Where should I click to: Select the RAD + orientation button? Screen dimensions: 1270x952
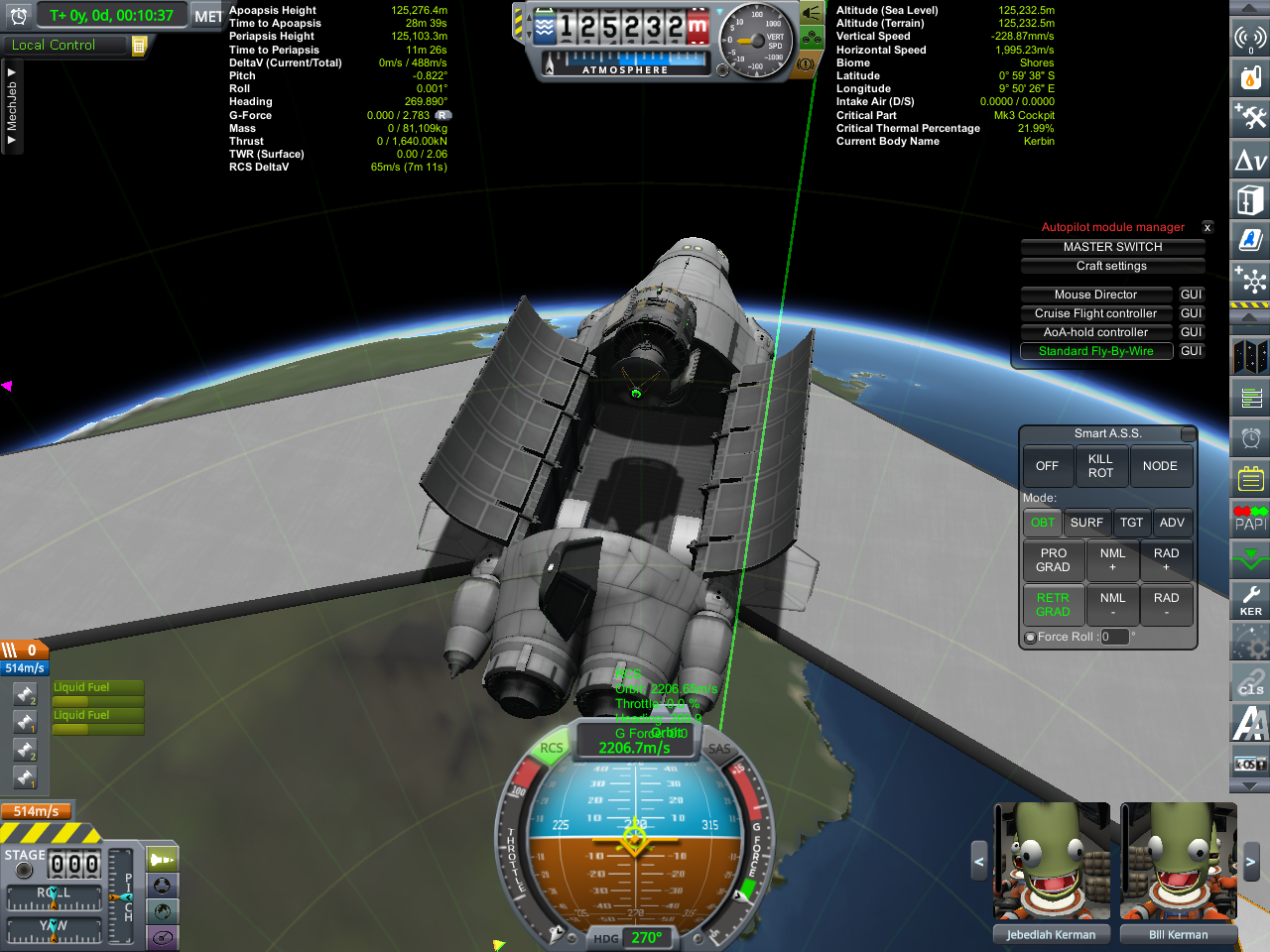1166,560
